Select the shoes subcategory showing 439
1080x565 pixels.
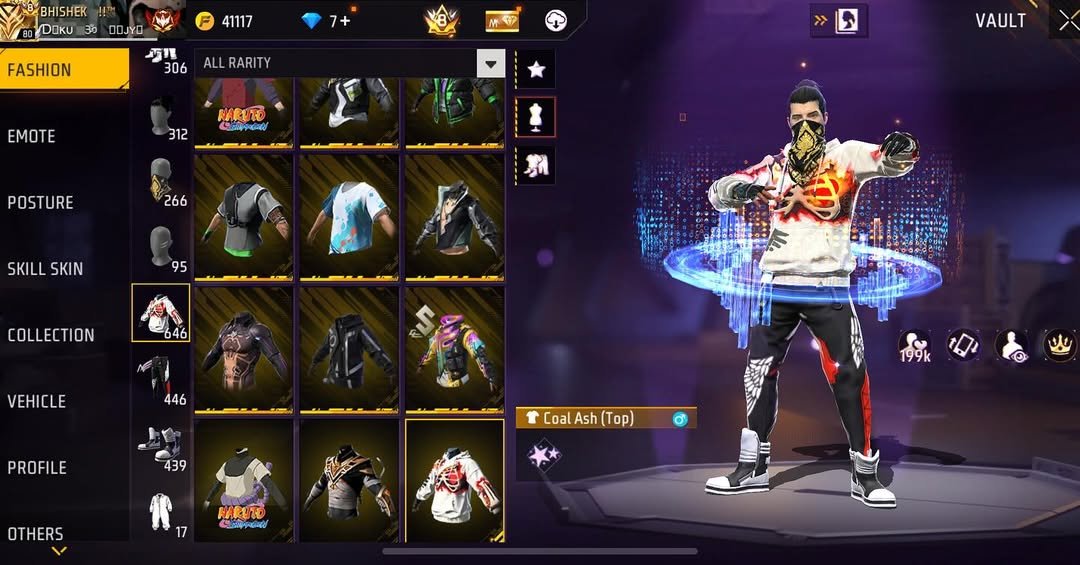point(160,446)
